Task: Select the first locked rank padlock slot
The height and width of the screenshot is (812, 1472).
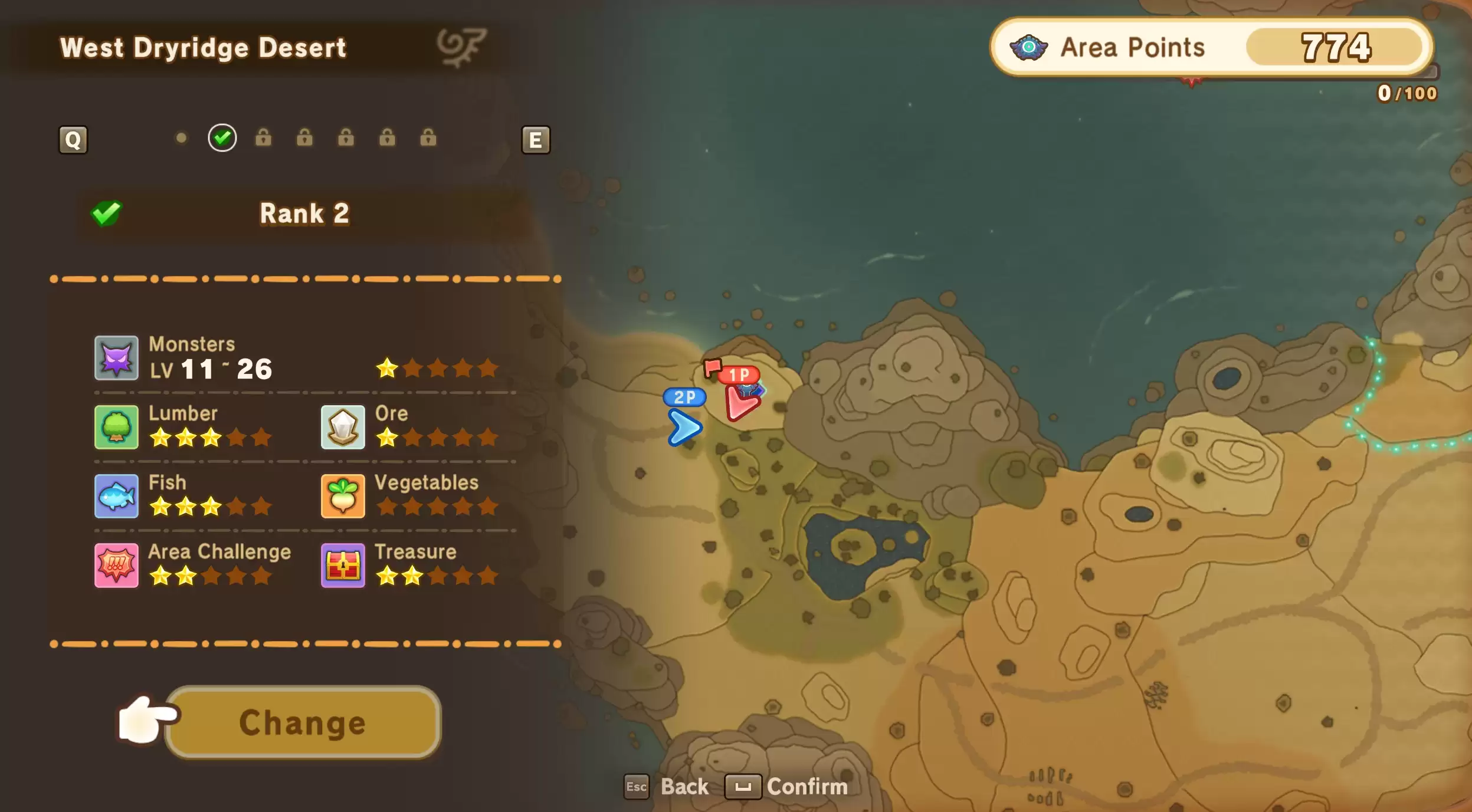Action: [264, 138]
